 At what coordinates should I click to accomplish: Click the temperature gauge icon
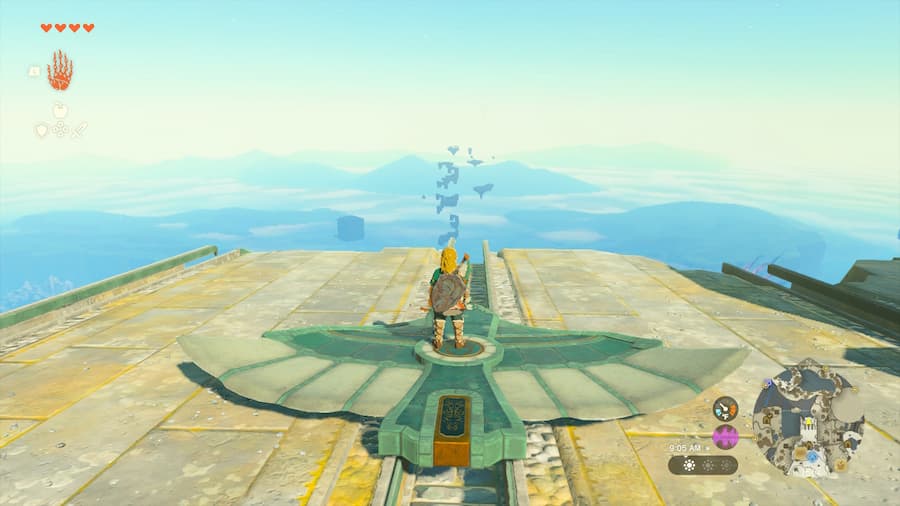[x=725, y=408]
